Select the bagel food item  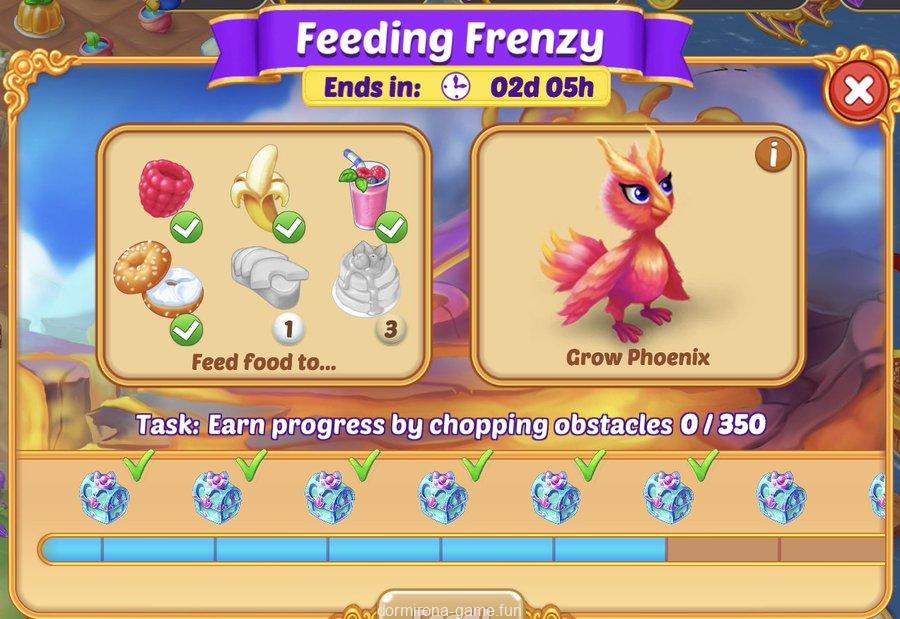[x=158, y=279]
